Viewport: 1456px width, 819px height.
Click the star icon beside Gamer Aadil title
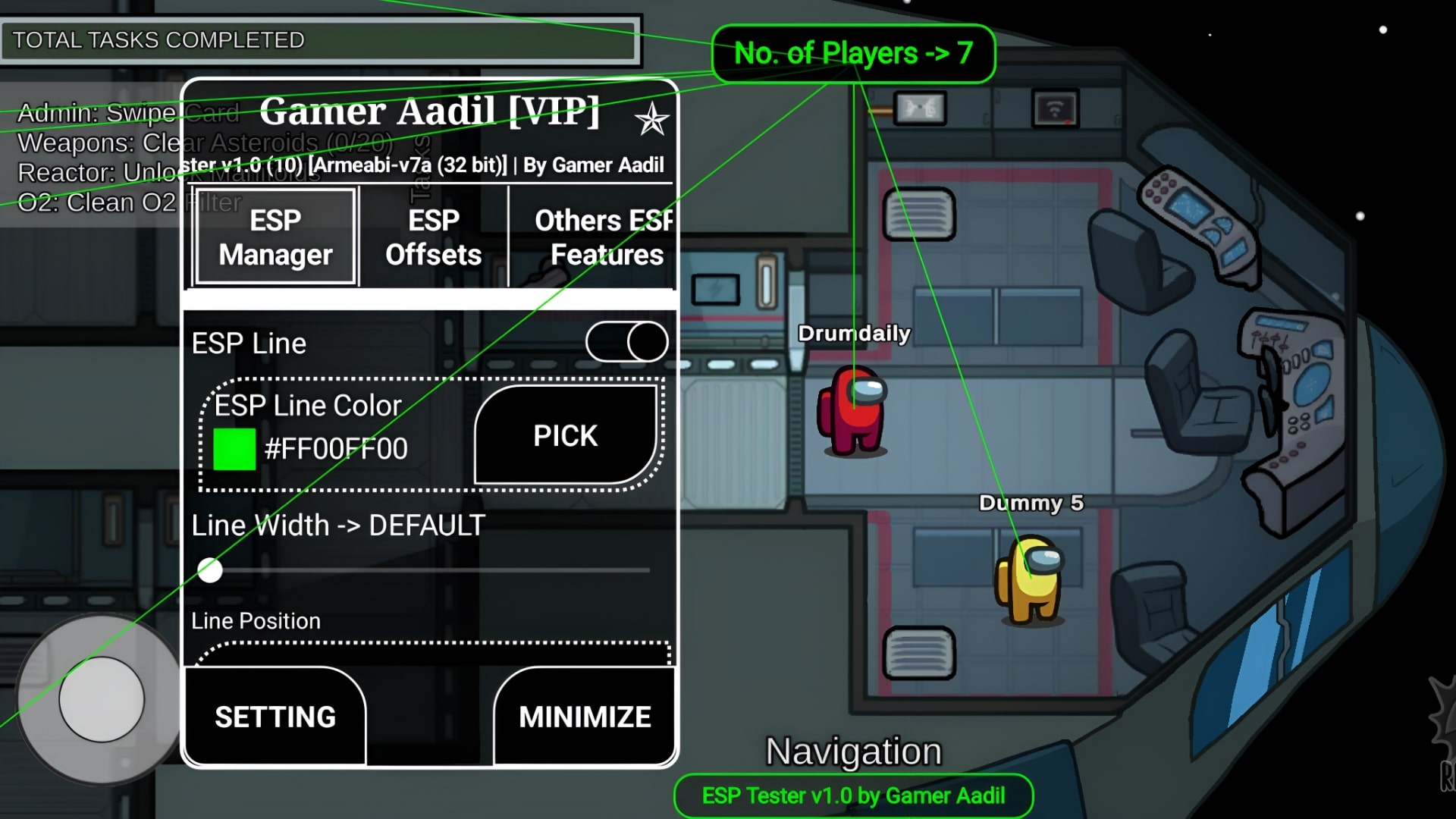(651, 118)
